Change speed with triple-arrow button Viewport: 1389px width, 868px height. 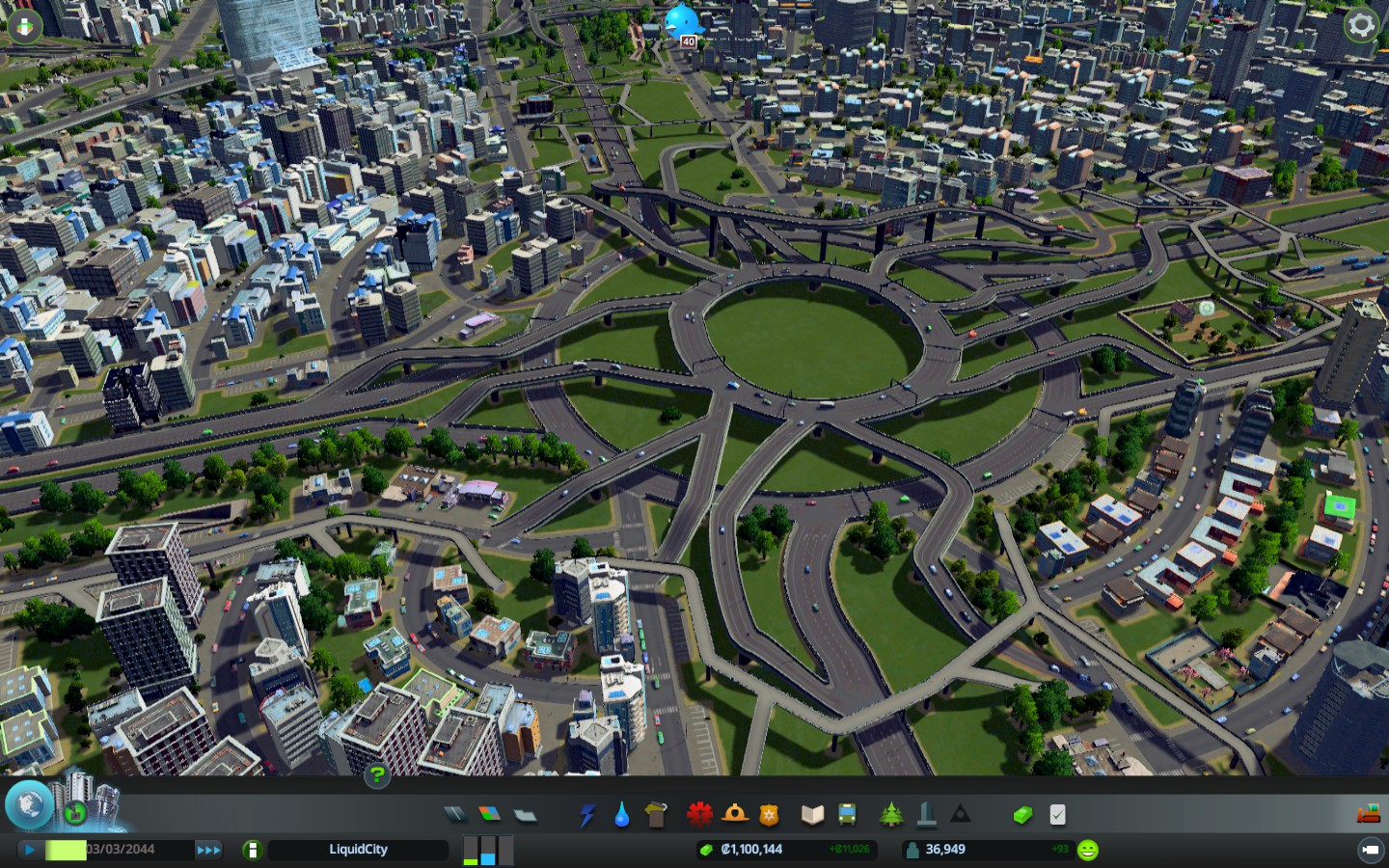(x=208, y=850)
